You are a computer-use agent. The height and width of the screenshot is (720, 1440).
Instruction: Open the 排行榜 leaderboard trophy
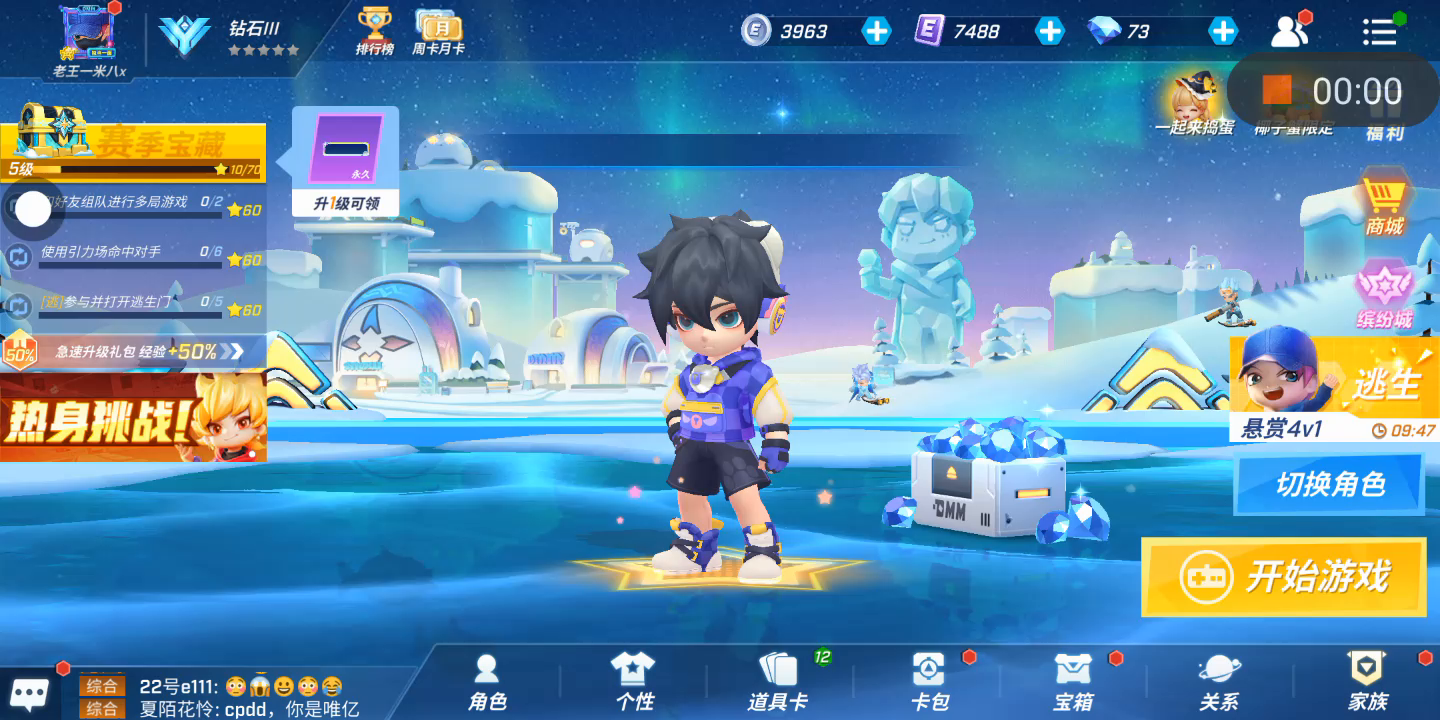pos(375,31)
